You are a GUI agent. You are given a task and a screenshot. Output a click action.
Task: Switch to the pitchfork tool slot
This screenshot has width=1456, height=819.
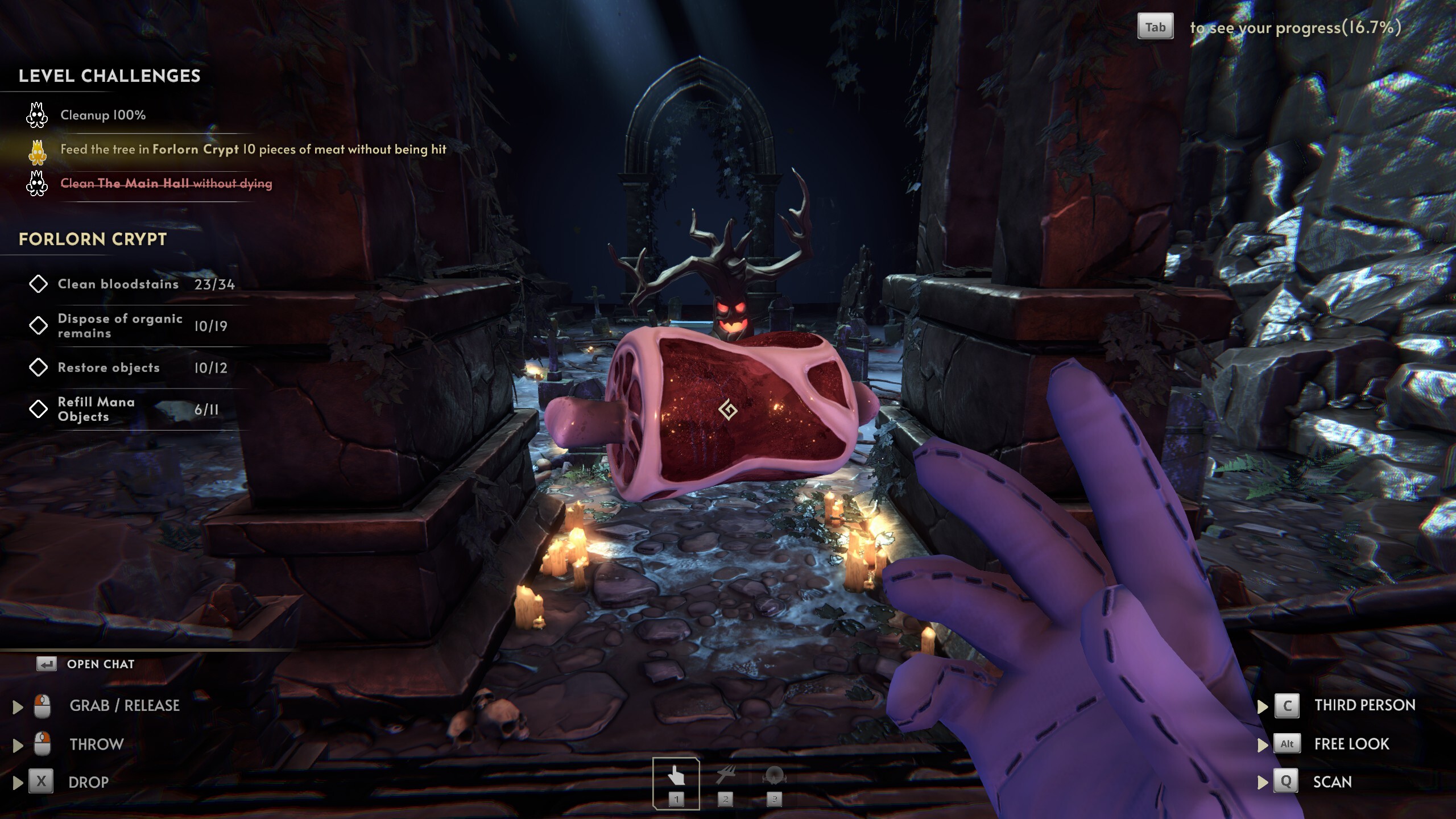click(725, 782)
